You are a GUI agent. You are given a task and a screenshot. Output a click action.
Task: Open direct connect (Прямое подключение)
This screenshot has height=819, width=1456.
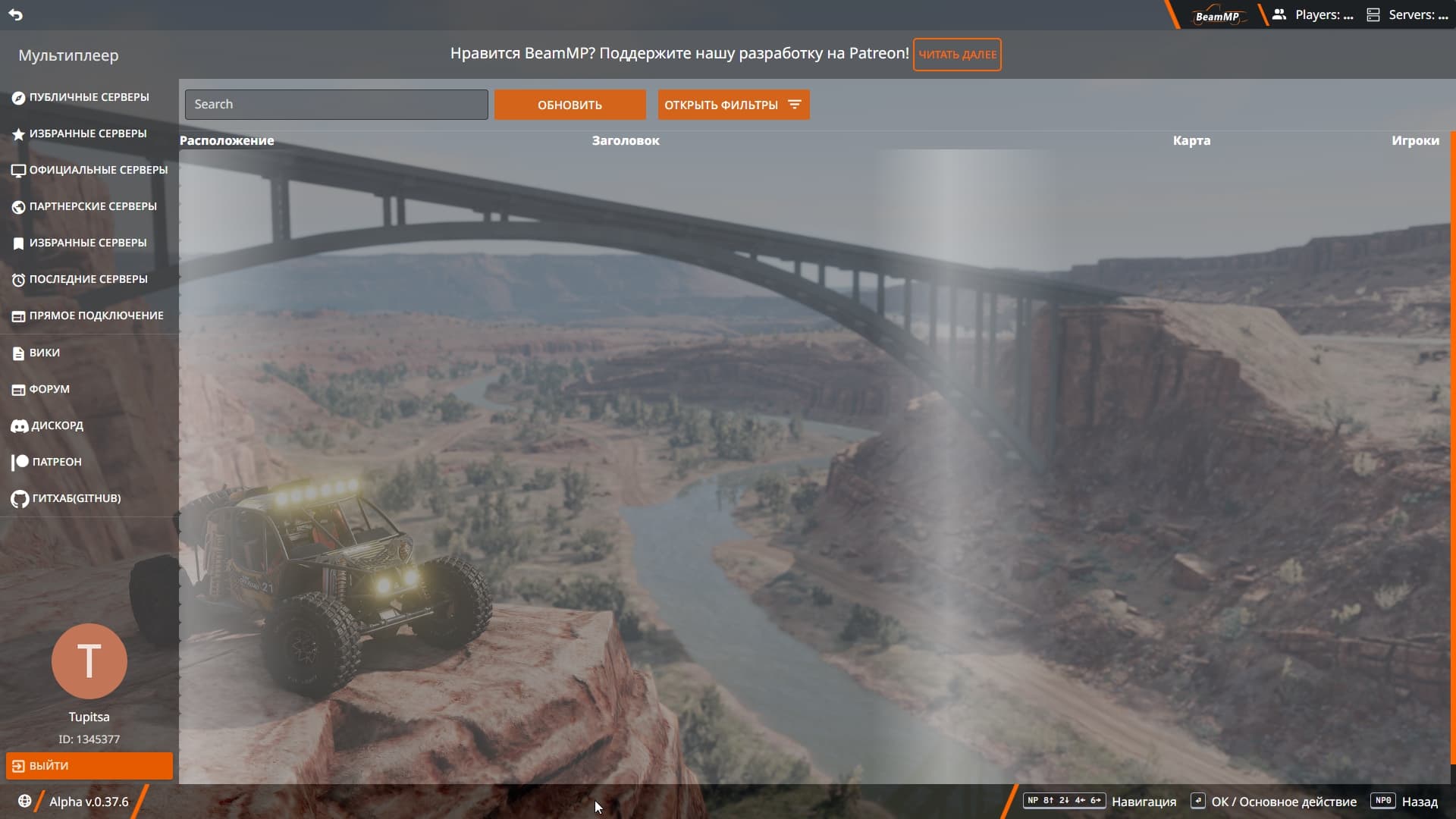click(96, 315)
